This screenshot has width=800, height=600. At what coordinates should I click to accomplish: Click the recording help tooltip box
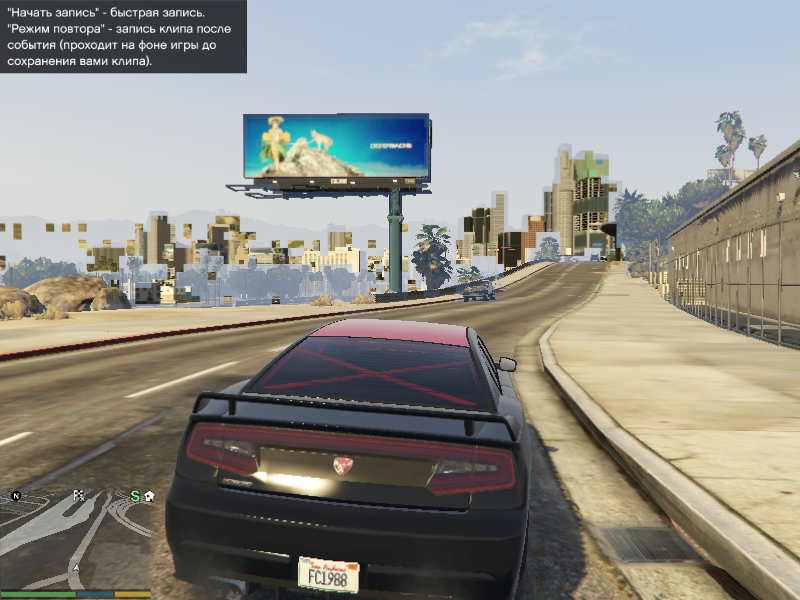click(123, 37)
